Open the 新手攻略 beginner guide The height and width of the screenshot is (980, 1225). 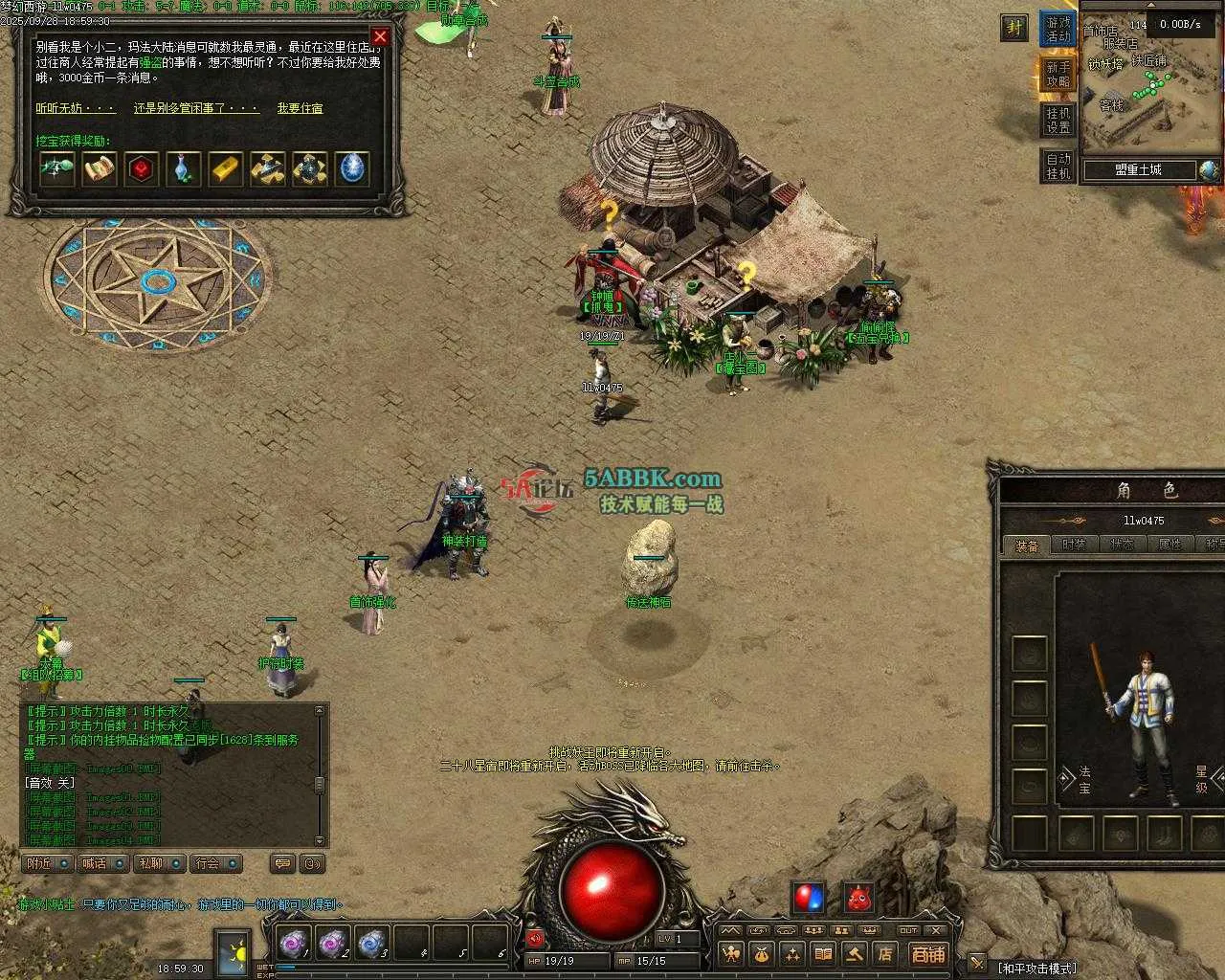[x=1058, y=75]
